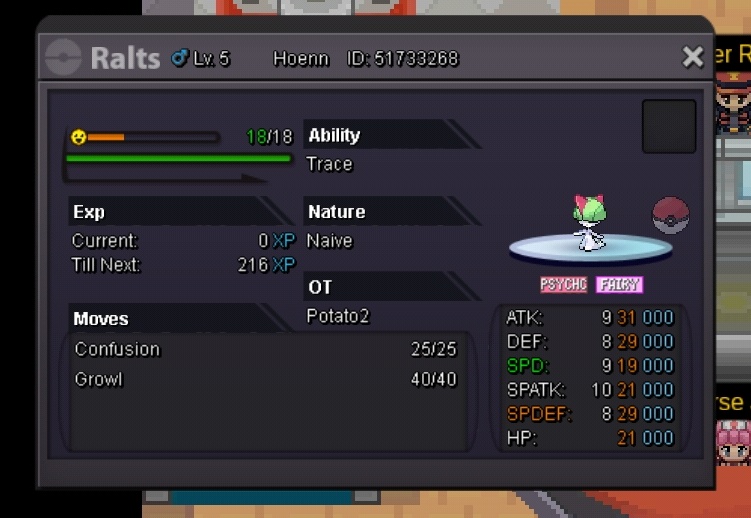Click the Psychic type badge
The height and width of the screenshot is (518, 751).
coord(563,285)
